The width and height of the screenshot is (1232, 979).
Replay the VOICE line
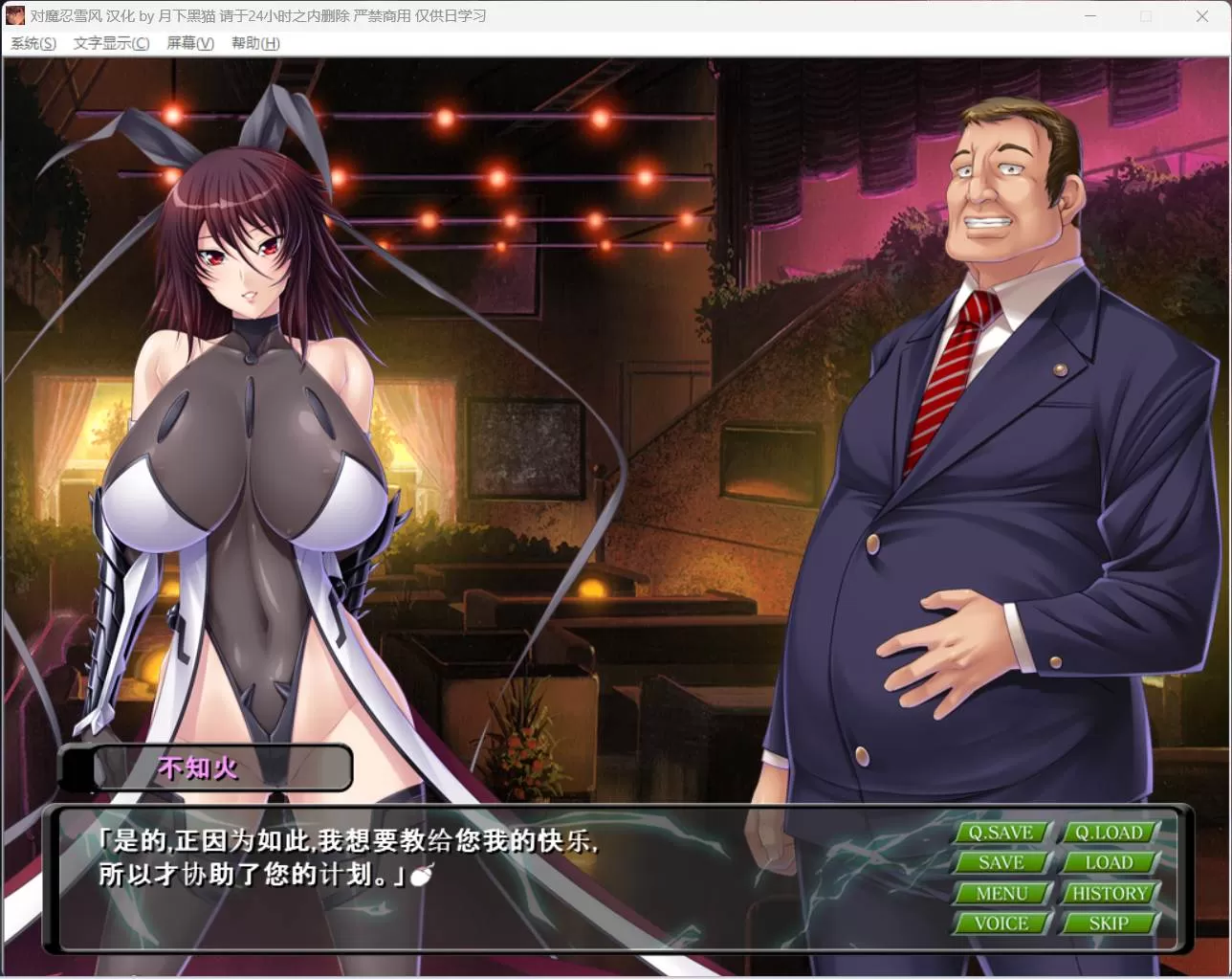(x=1001, y=923)
